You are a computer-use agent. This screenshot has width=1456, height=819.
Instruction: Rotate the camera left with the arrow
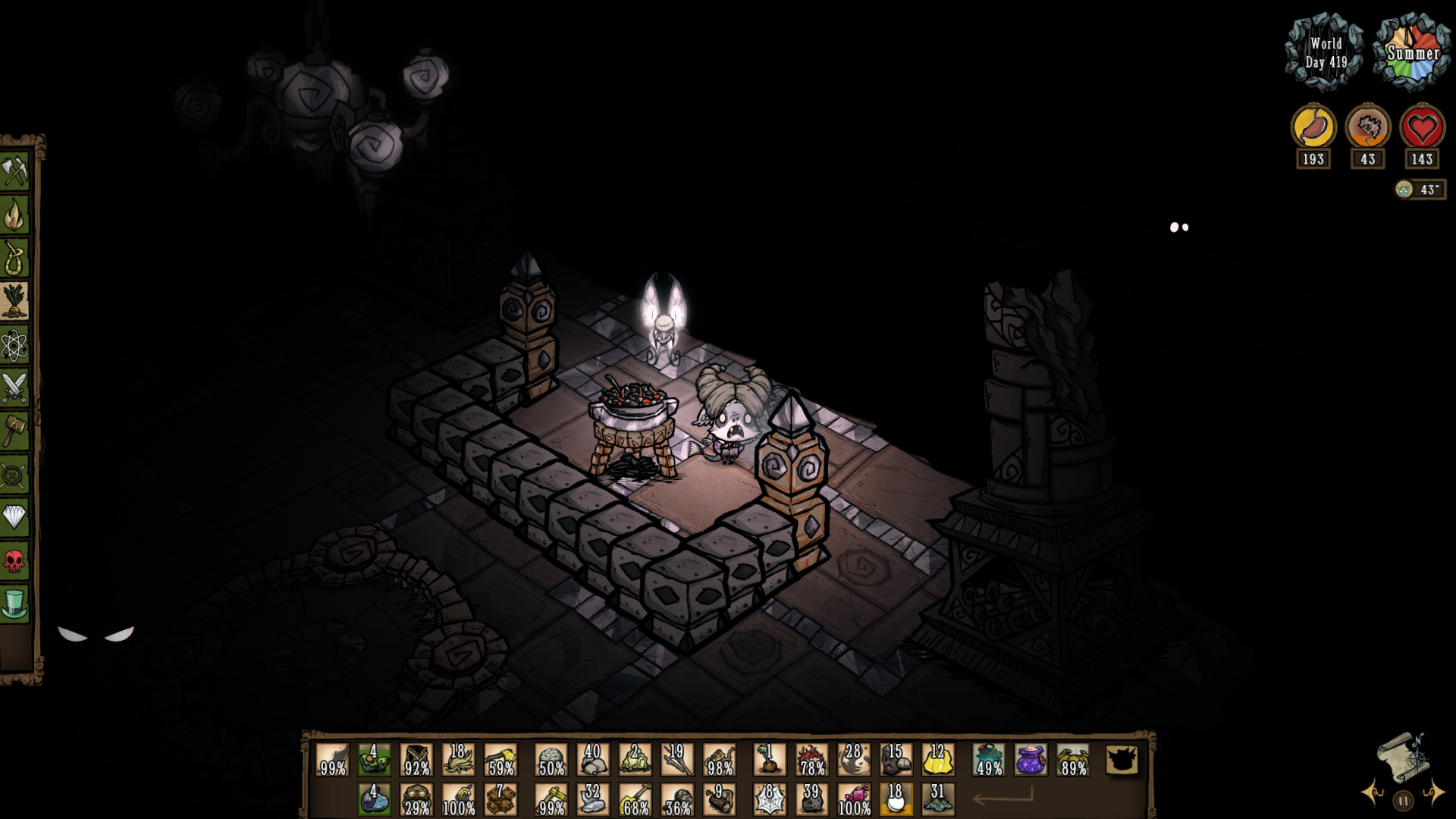1372,792
